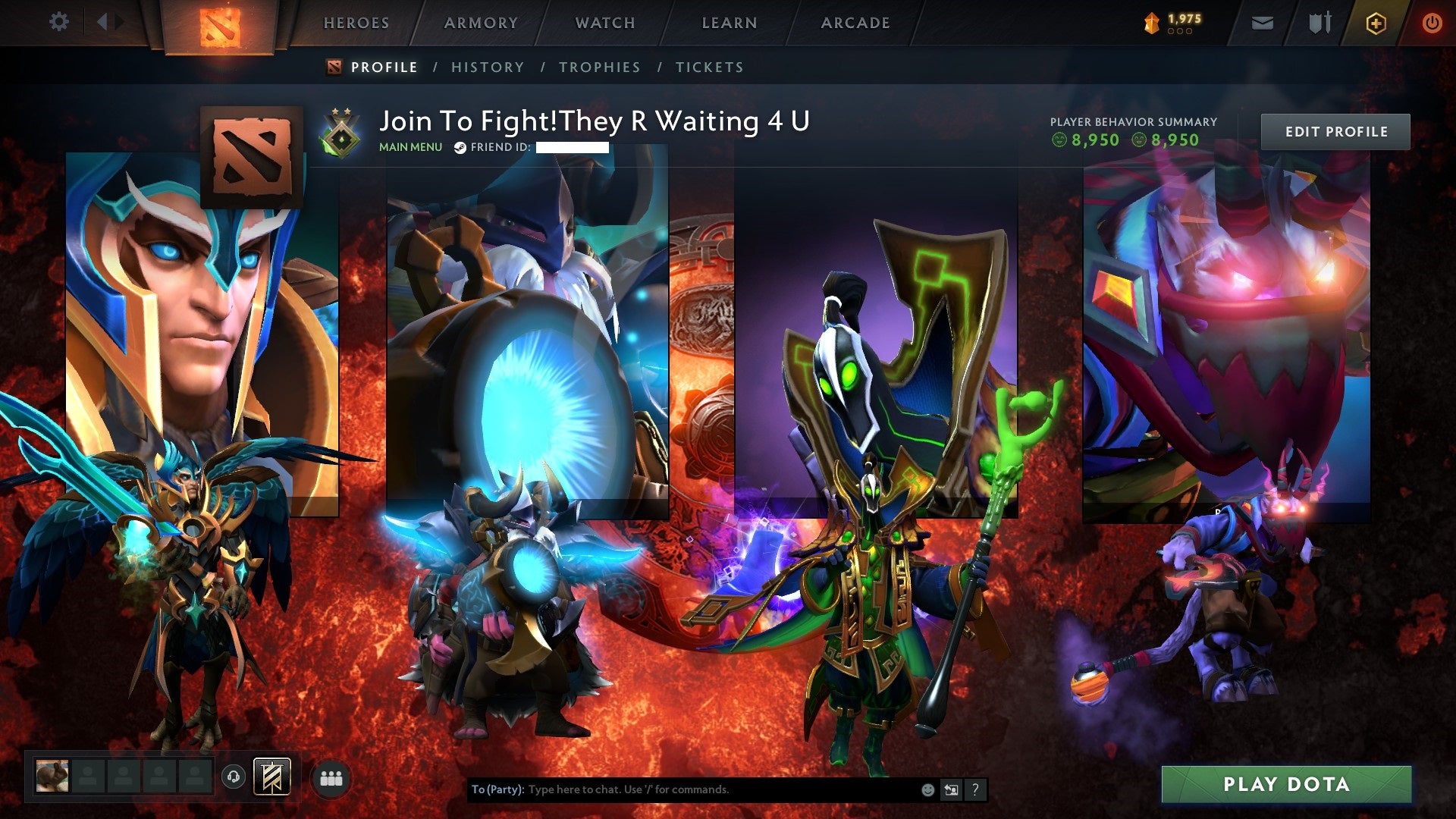1456x819 pixels.
Task: Toggle party voice chat with the headset icon
Action: click(x=233, y=778)
